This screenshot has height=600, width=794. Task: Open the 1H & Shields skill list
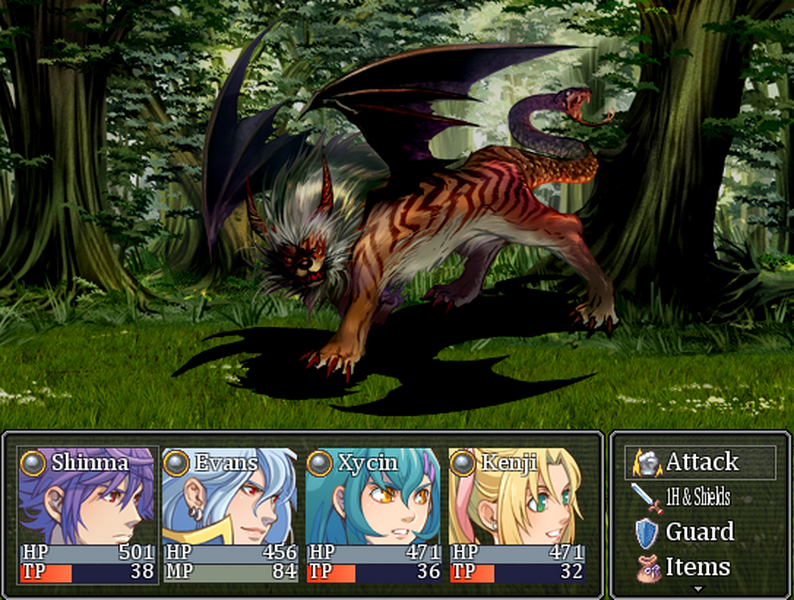click(x=697, y=497)
